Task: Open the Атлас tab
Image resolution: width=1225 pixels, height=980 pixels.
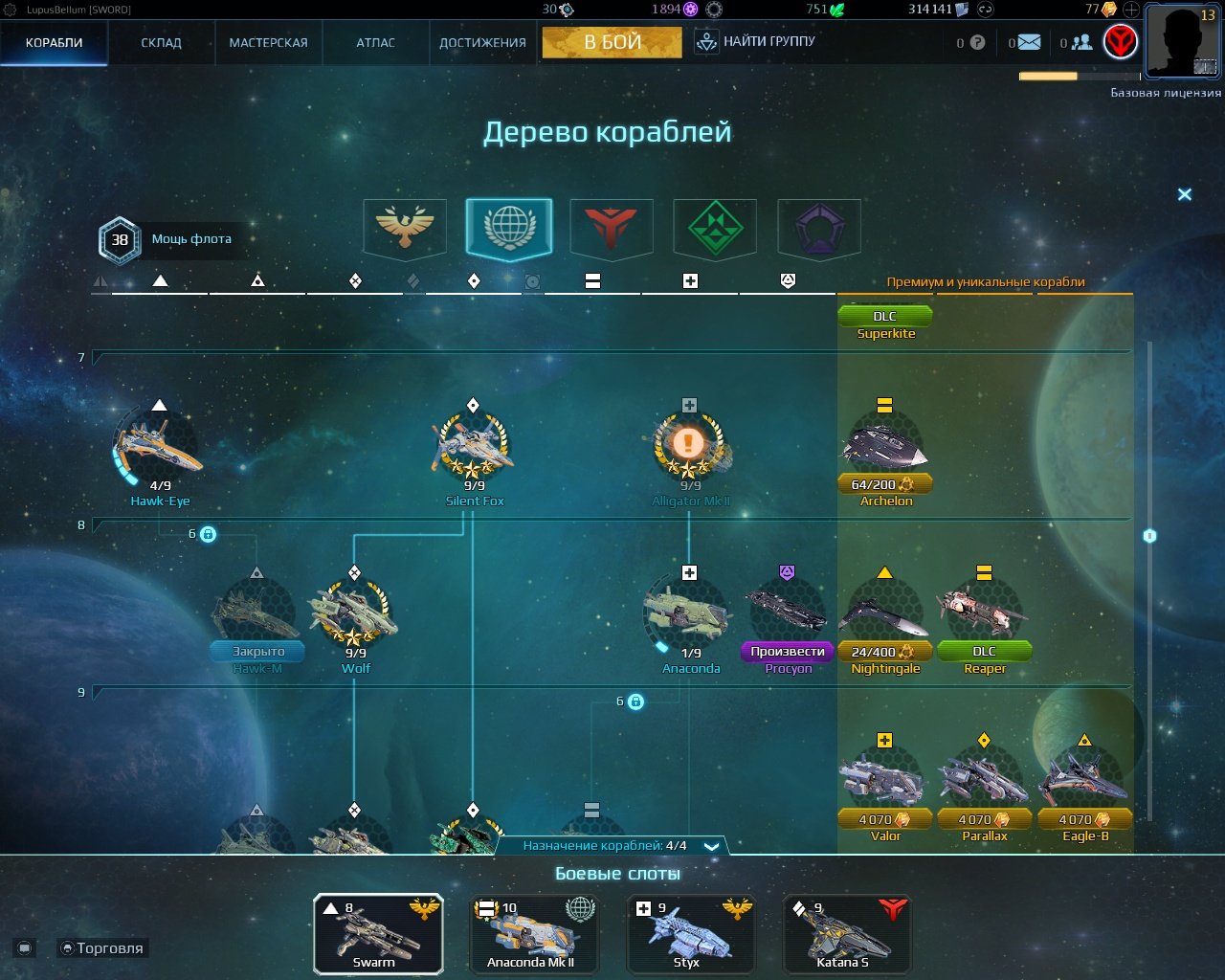Action: (375, 43)
